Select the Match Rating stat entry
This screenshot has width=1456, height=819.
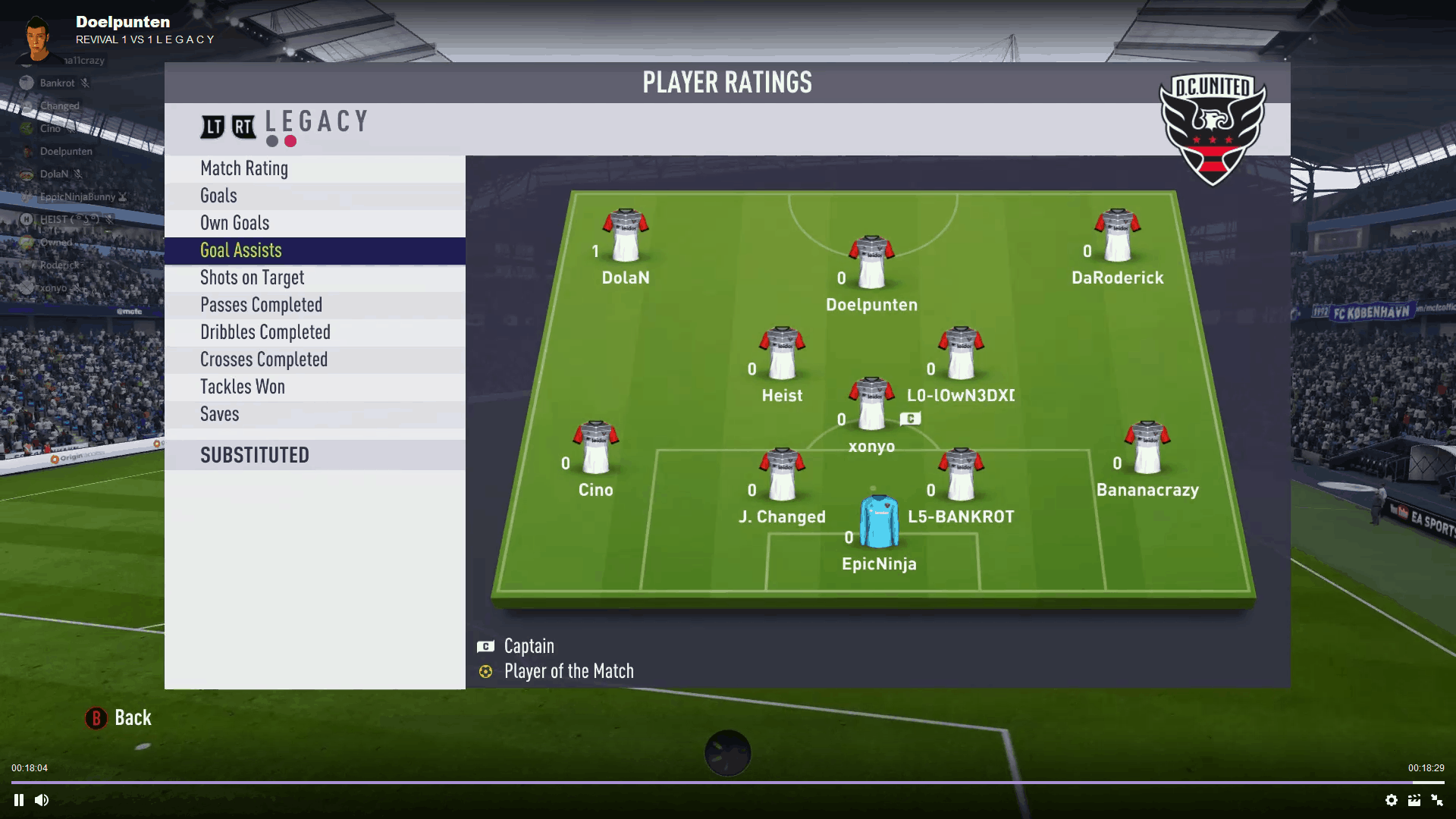click(x=244, y=168)
